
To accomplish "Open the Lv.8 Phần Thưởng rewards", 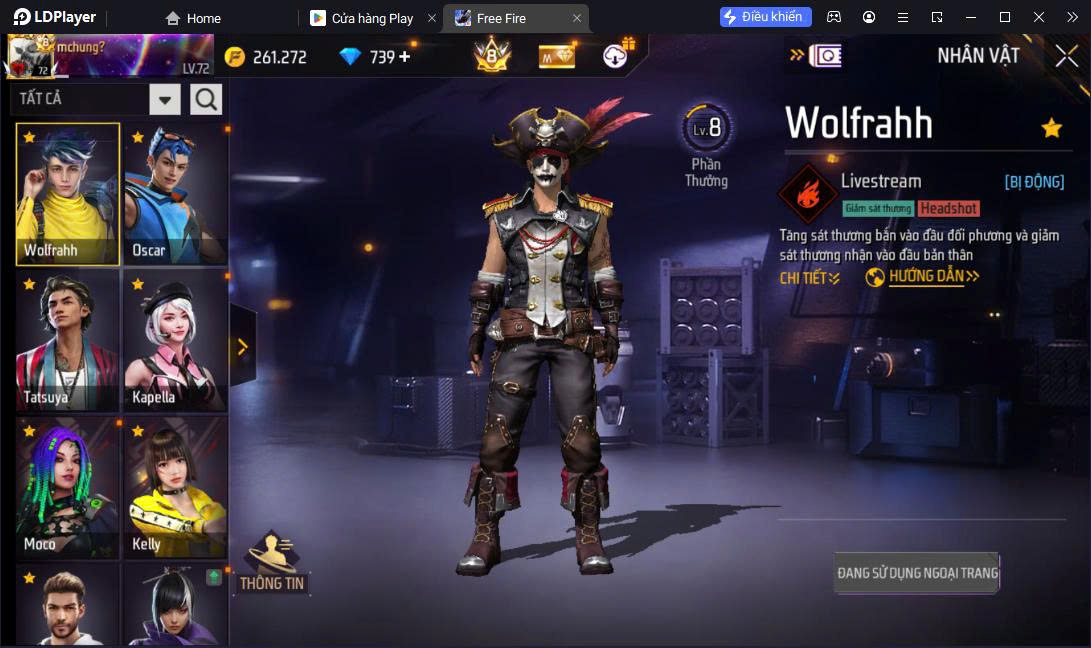I will click(x=706, y=145).
